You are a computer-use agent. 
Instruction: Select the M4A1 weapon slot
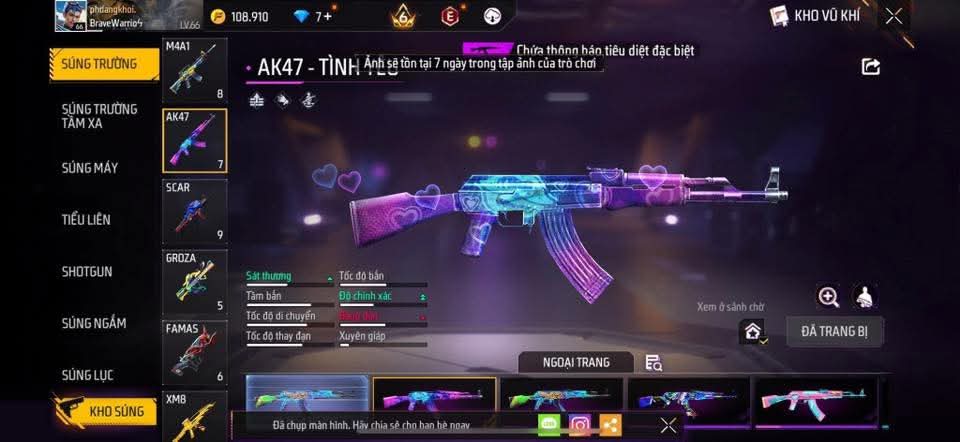pyautogui.click(x=194, y=71)
